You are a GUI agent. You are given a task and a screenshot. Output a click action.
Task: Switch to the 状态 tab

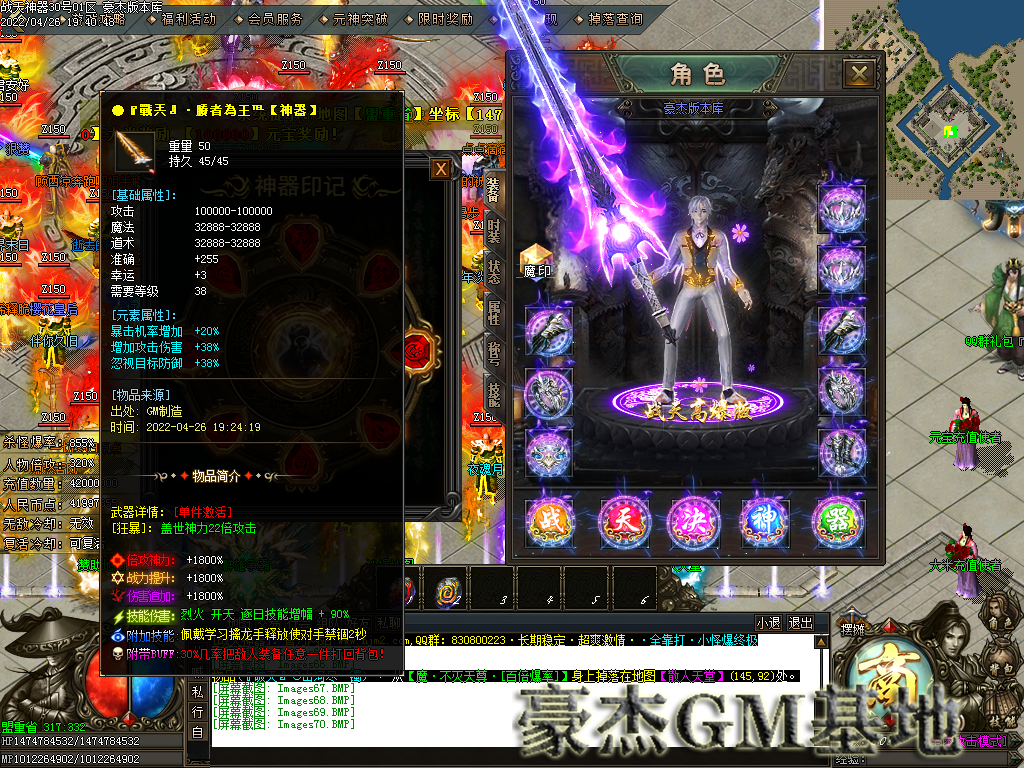click(493, 271)
